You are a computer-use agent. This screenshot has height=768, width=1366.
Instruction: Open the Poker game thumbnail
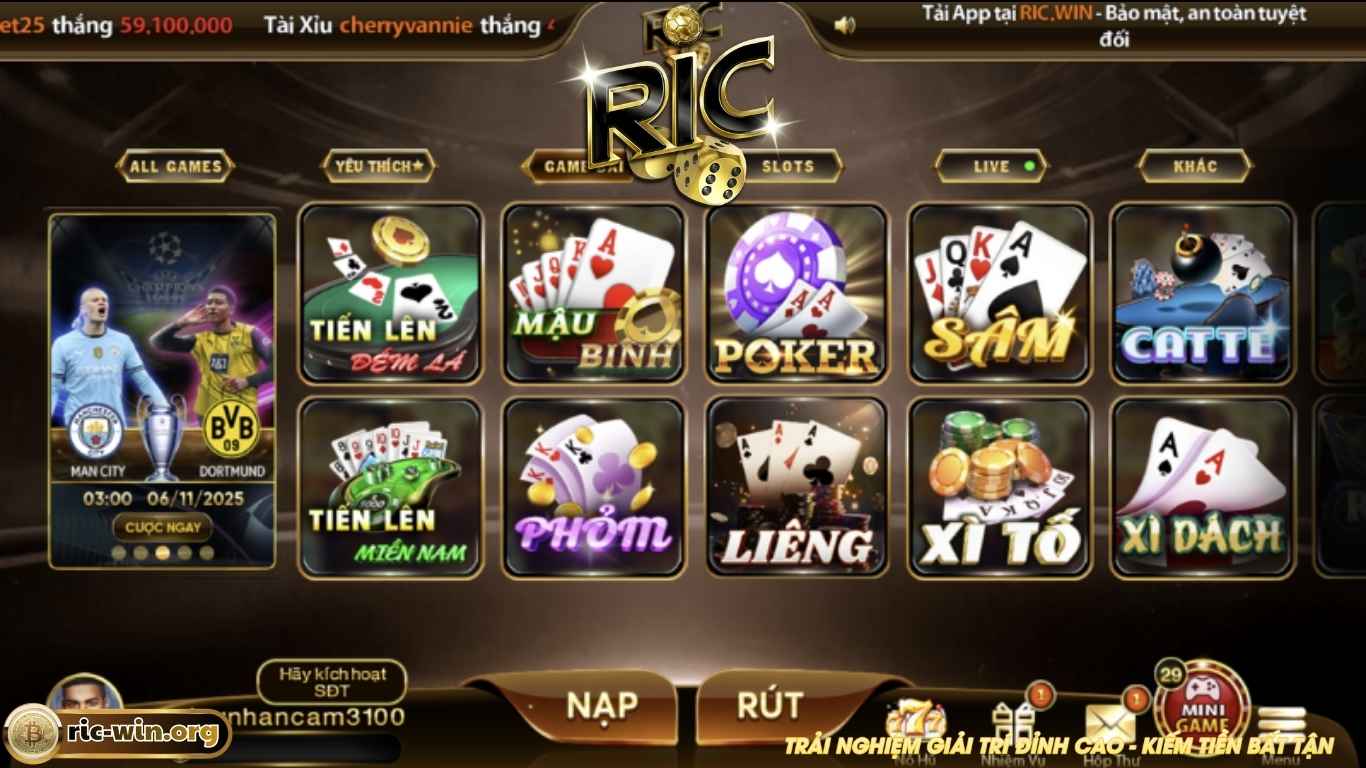click(796, 292)
